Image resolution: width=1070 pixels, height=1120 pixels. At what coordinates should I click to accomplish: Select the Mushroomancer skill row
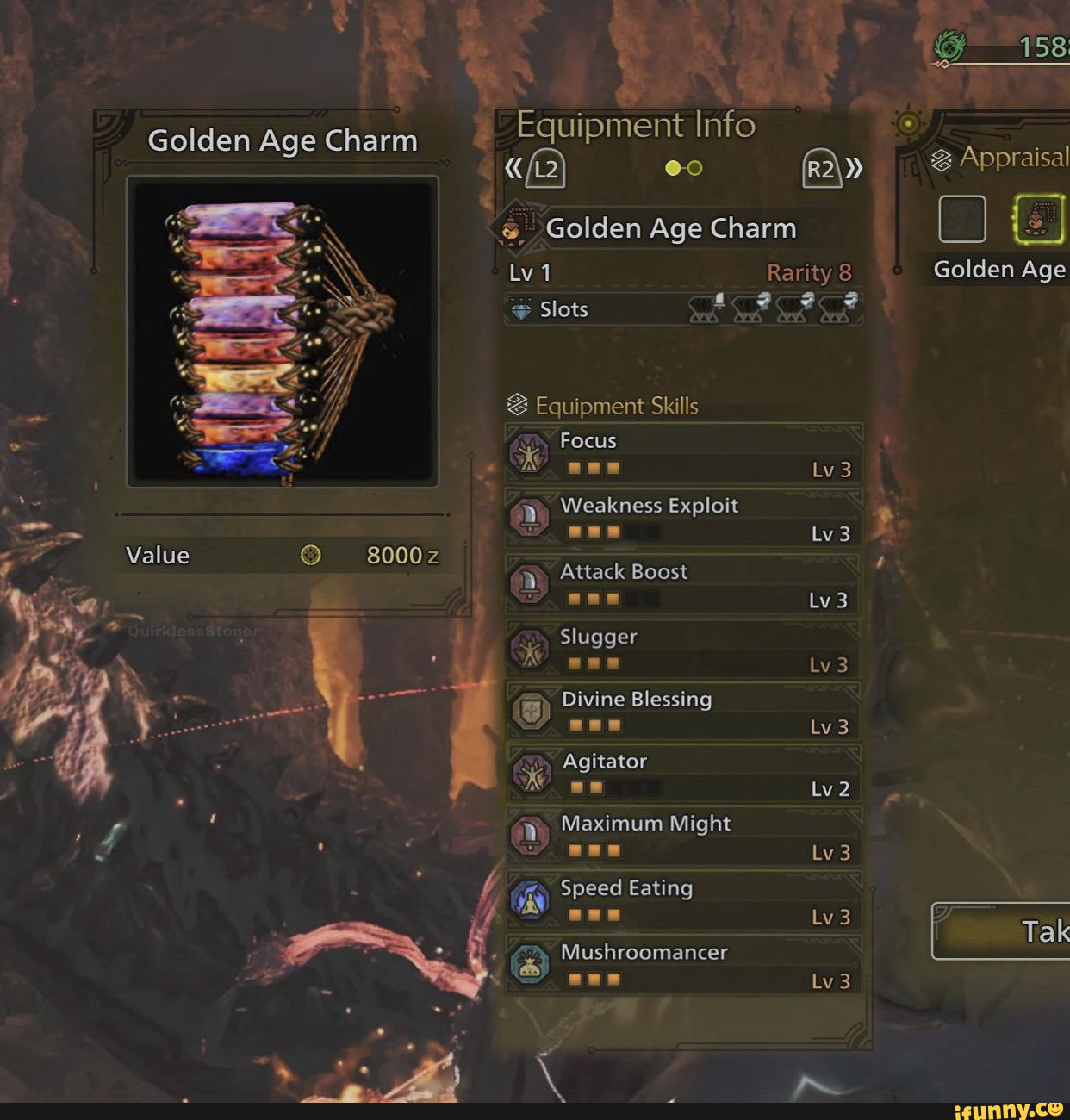pos(684,966)
